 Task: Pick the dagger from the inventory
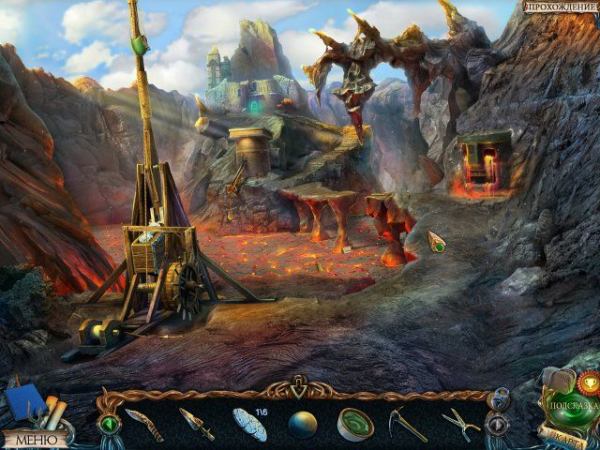pos(196,423)
